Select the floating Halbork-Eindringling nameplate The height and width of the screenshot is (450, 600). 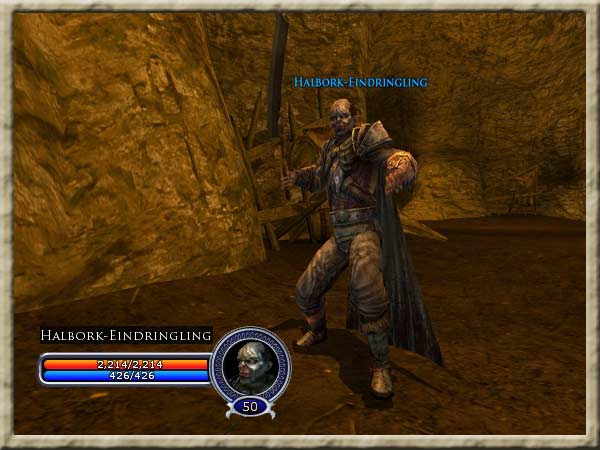click(360, 82)
